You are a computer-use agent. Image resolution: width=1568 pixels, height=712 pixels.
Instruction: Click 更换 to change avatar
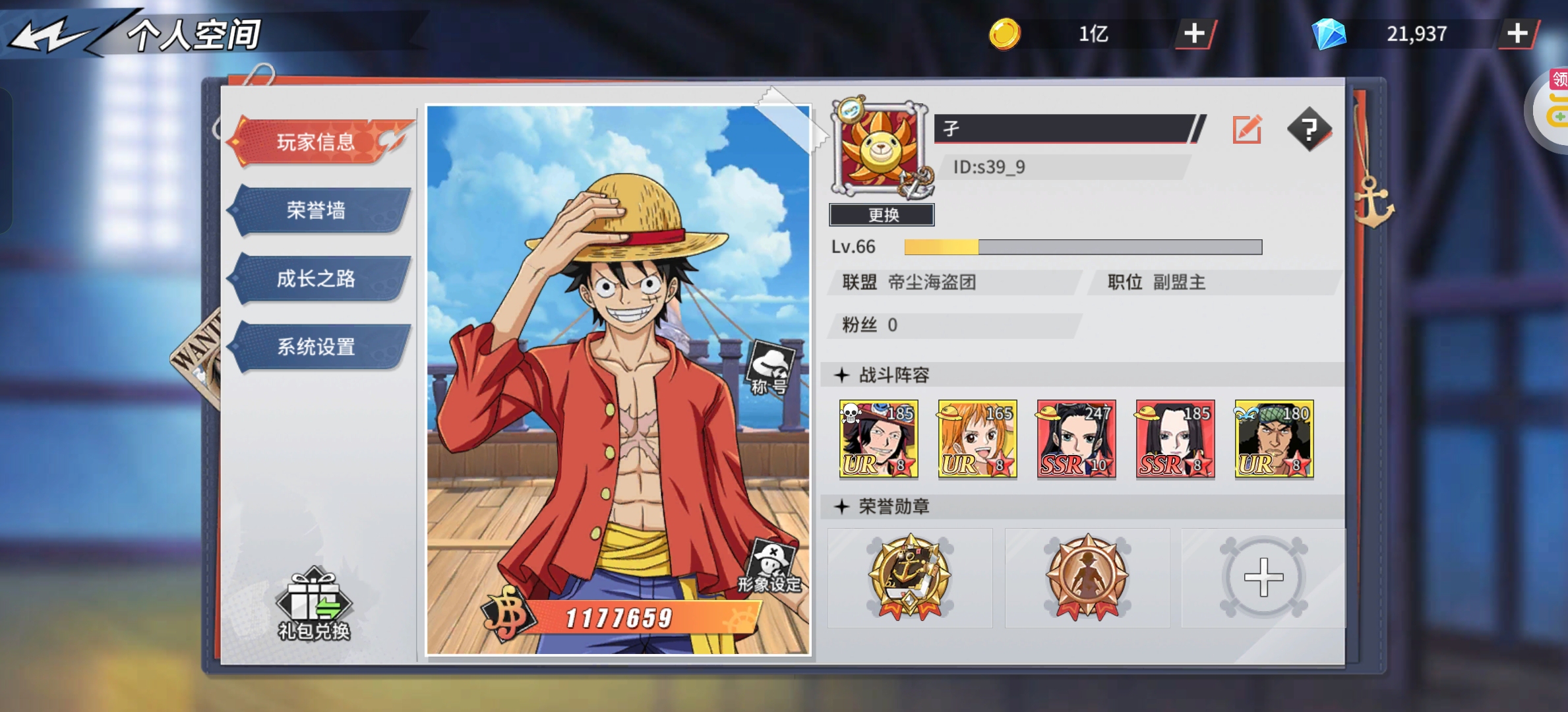(882, 215)
